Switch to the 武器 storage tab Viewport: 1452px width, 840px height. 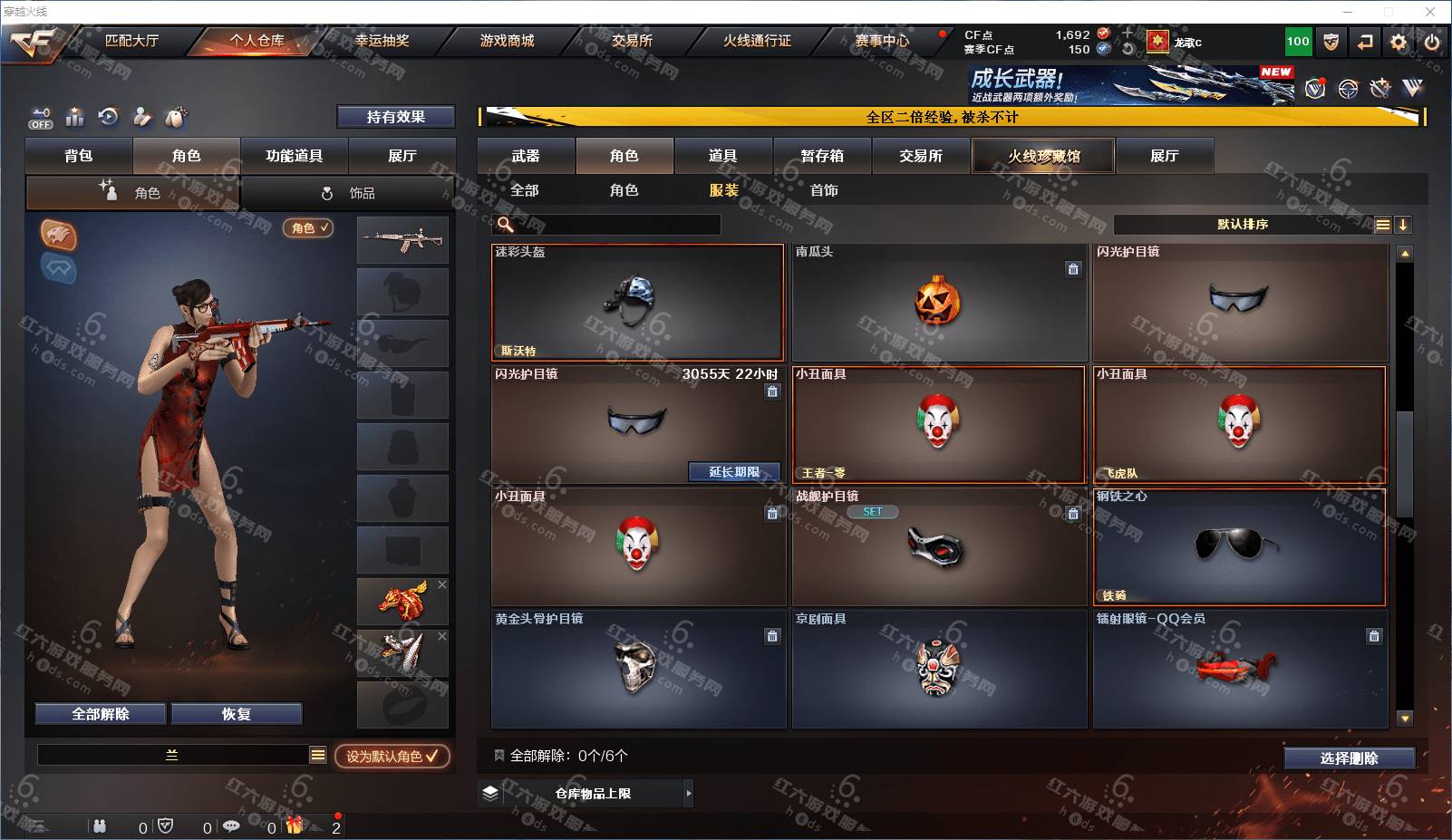click(x=526, y=156)
